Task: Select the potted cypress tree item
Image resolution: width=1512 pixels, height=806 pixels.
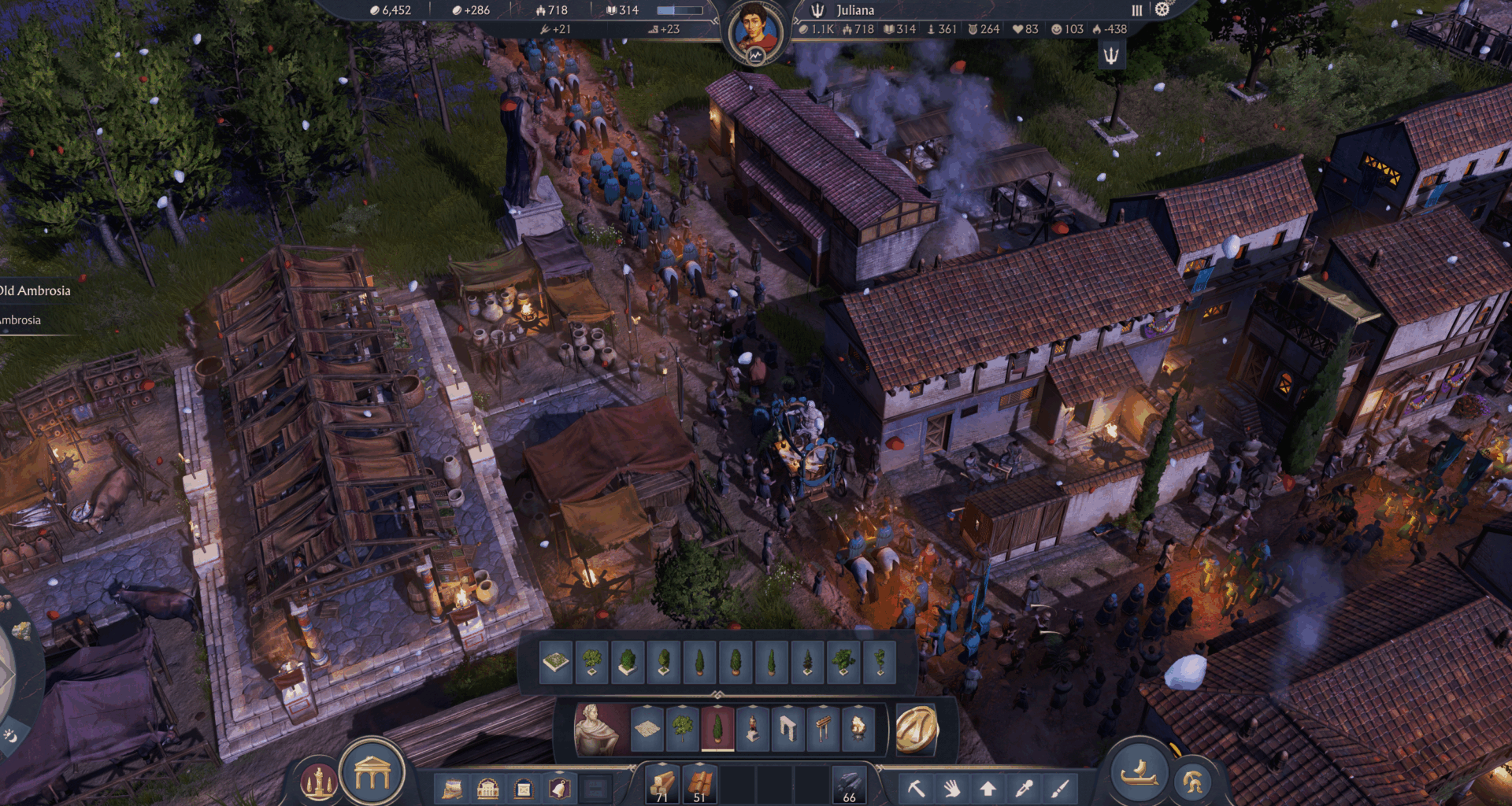Action: click(717, 729)
